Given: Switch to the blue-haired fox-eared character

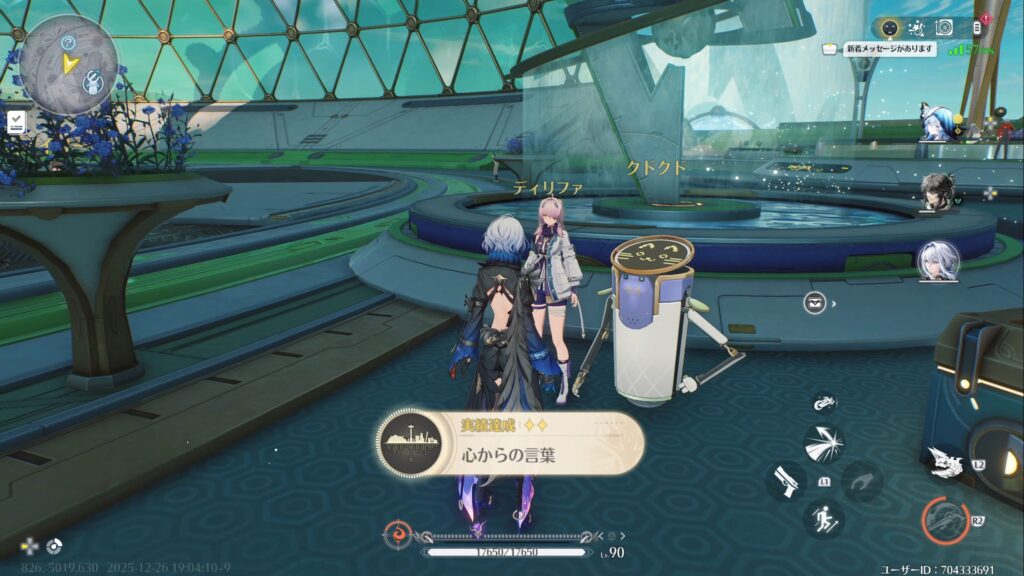Looking at the screenshot, I should (x=938, y=124).
